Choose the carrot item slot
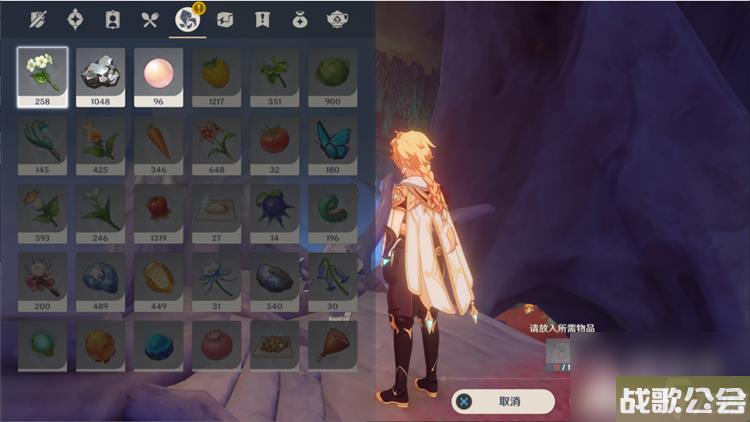Screen dimensions: 750x422 (159, 145)
